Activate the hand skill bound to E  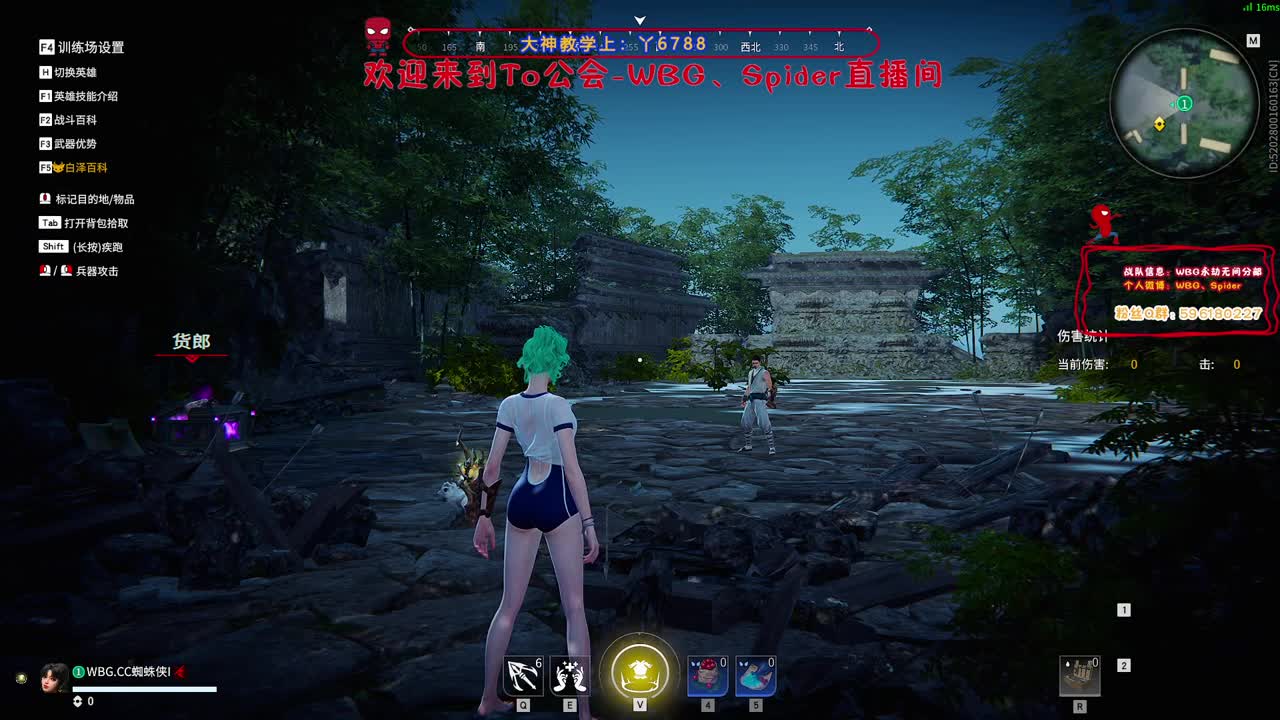(x=567, y=674)
